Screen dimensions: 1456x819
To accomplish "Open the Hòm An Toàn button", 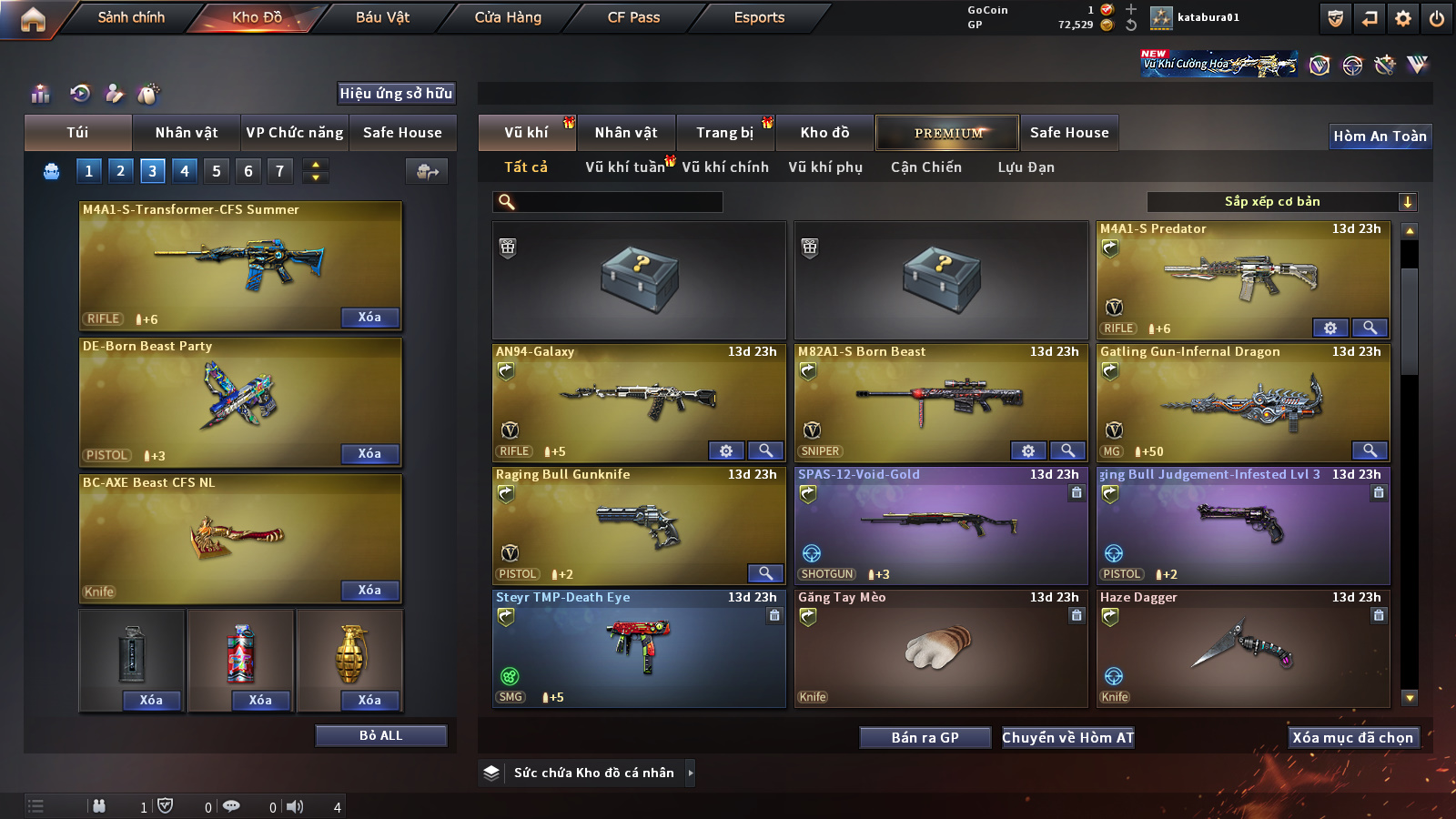I will (1380, 136).
